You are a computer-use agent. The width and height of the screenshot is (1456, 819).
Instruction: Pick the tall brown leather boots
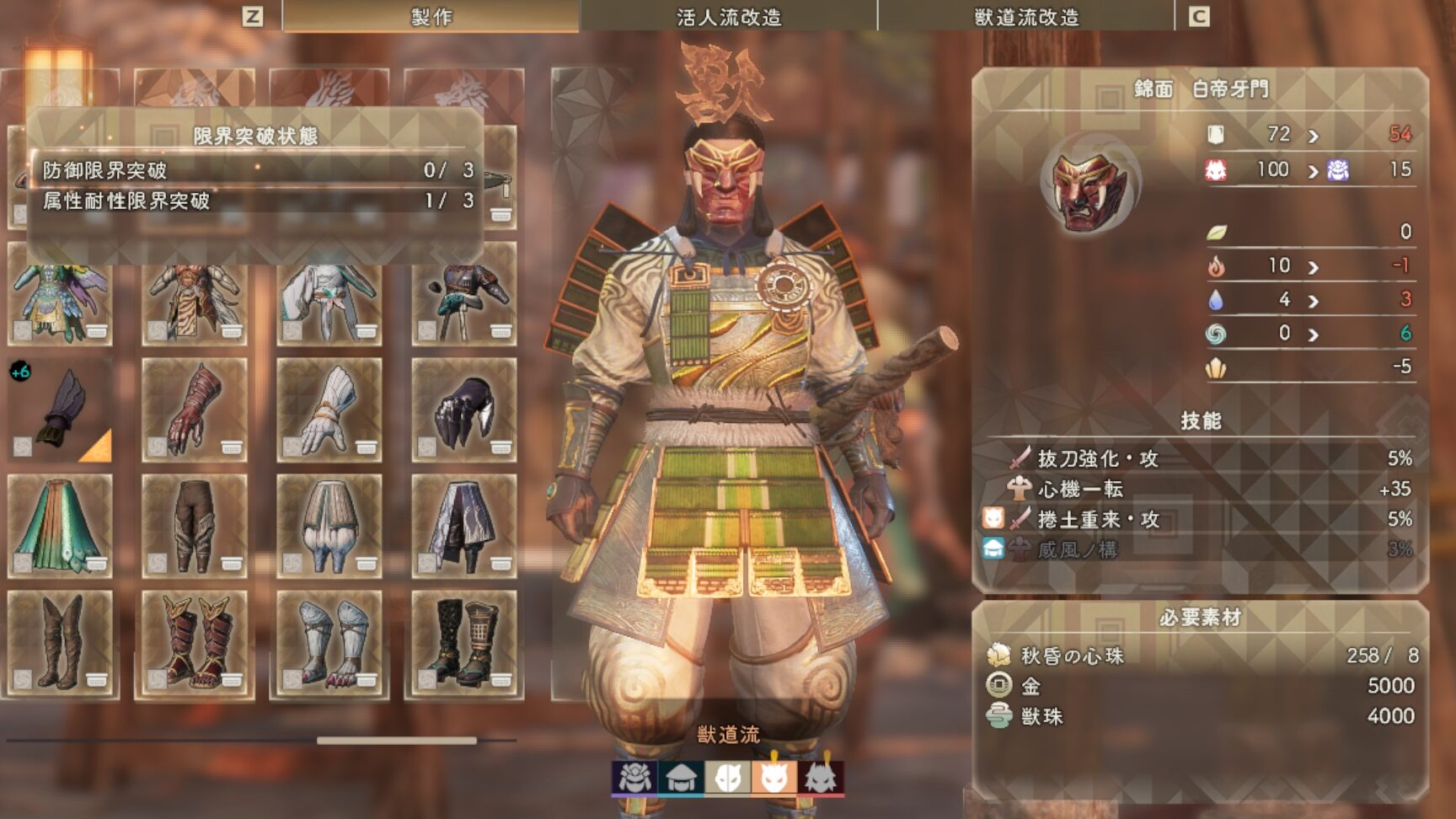click(60, 642)
